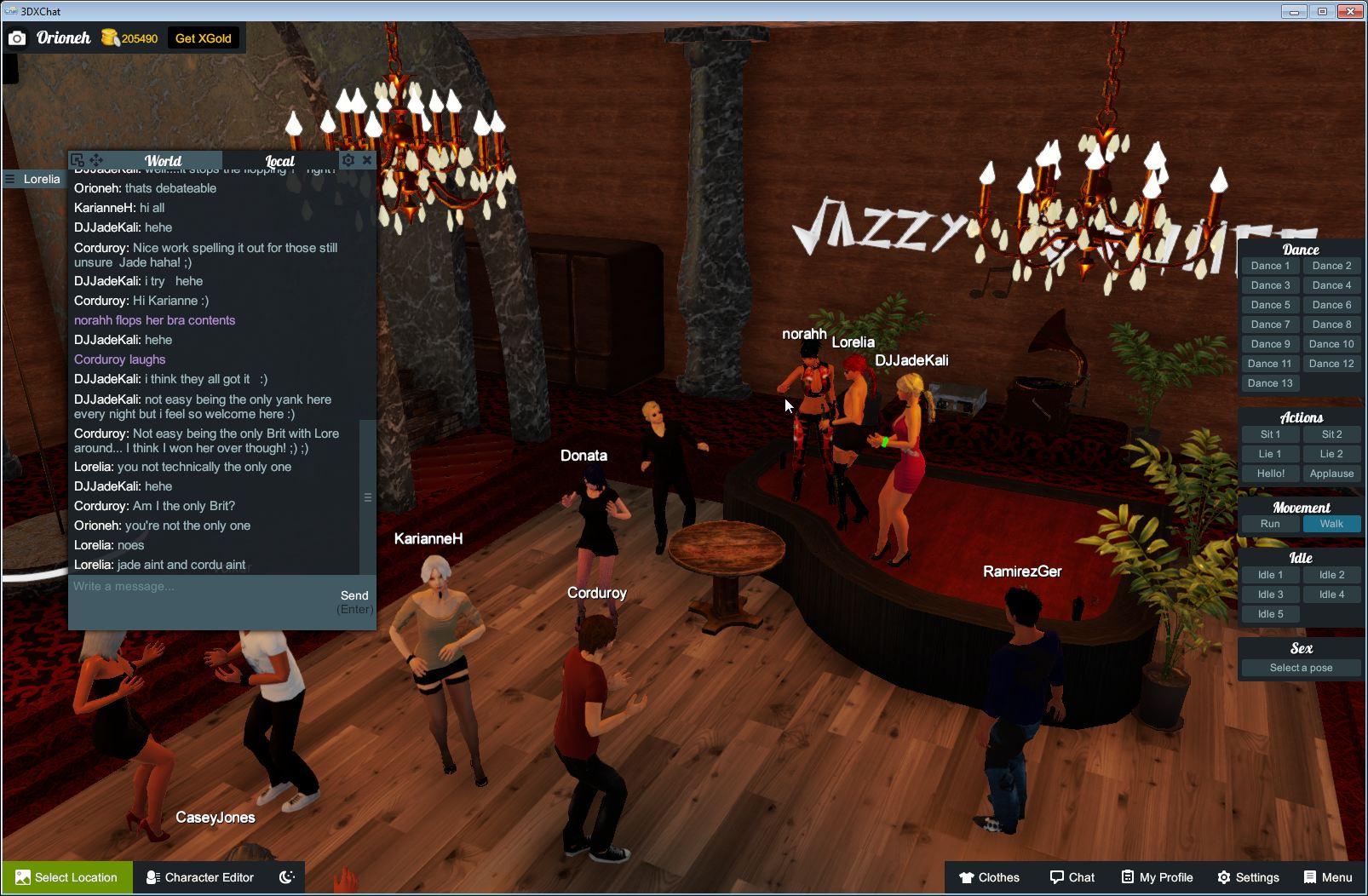
Task: Switch to the World chat tab
Action: coord(164,160)
